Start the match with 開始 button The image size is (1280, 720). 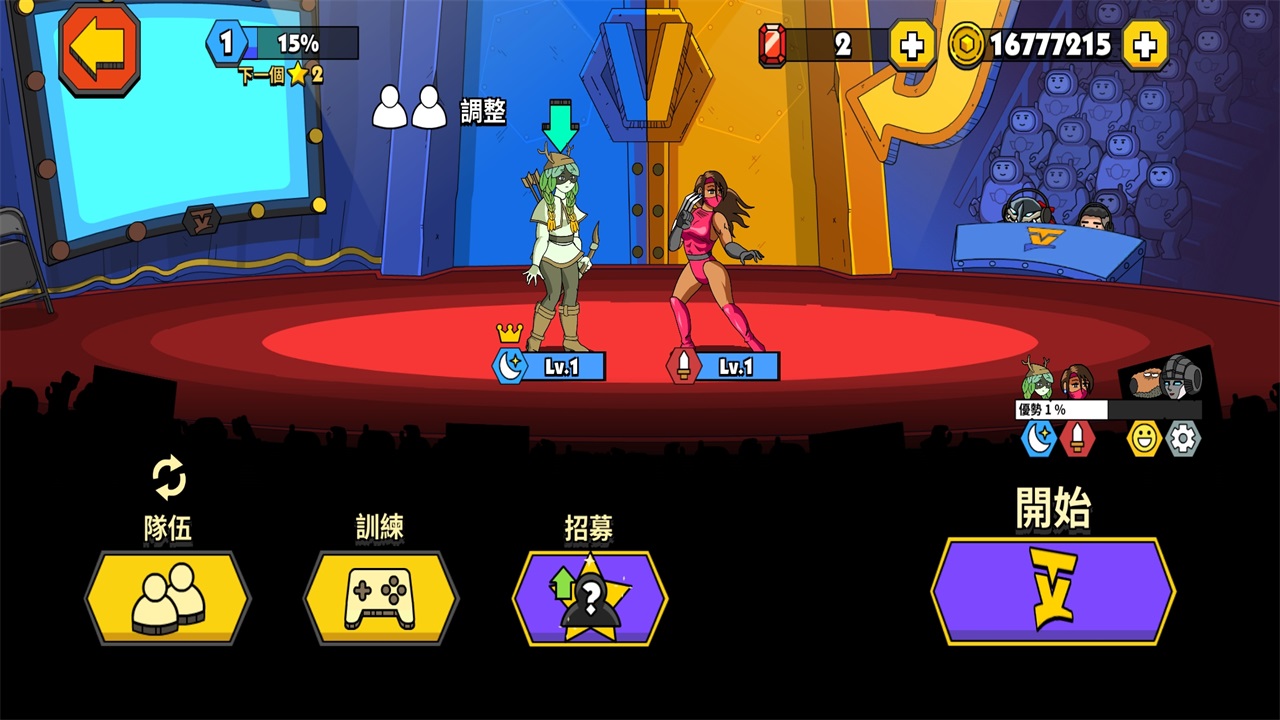tap(1053, 590)
